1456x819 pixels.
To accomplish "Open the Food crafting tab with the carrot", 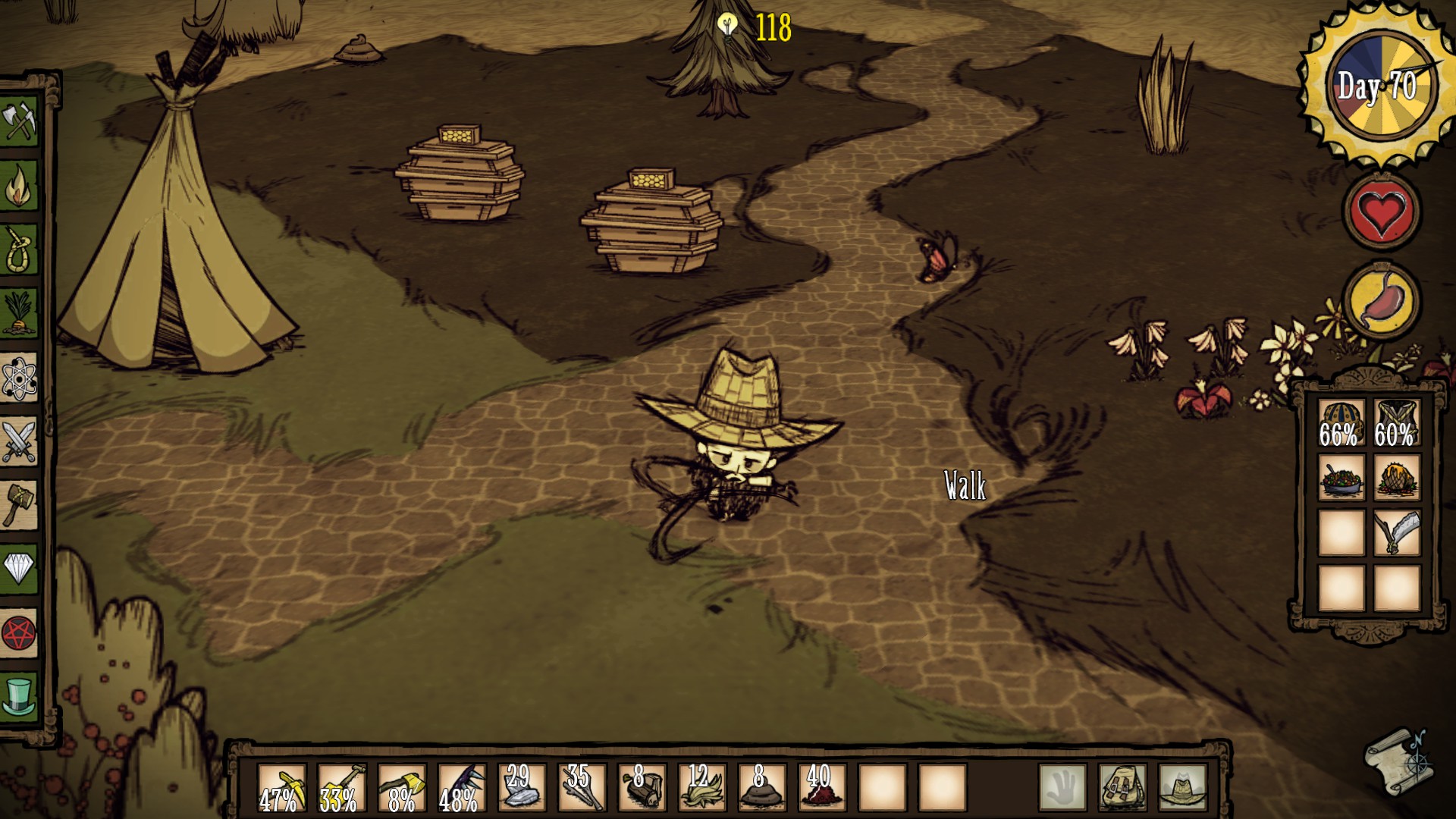I will point(19,313).
